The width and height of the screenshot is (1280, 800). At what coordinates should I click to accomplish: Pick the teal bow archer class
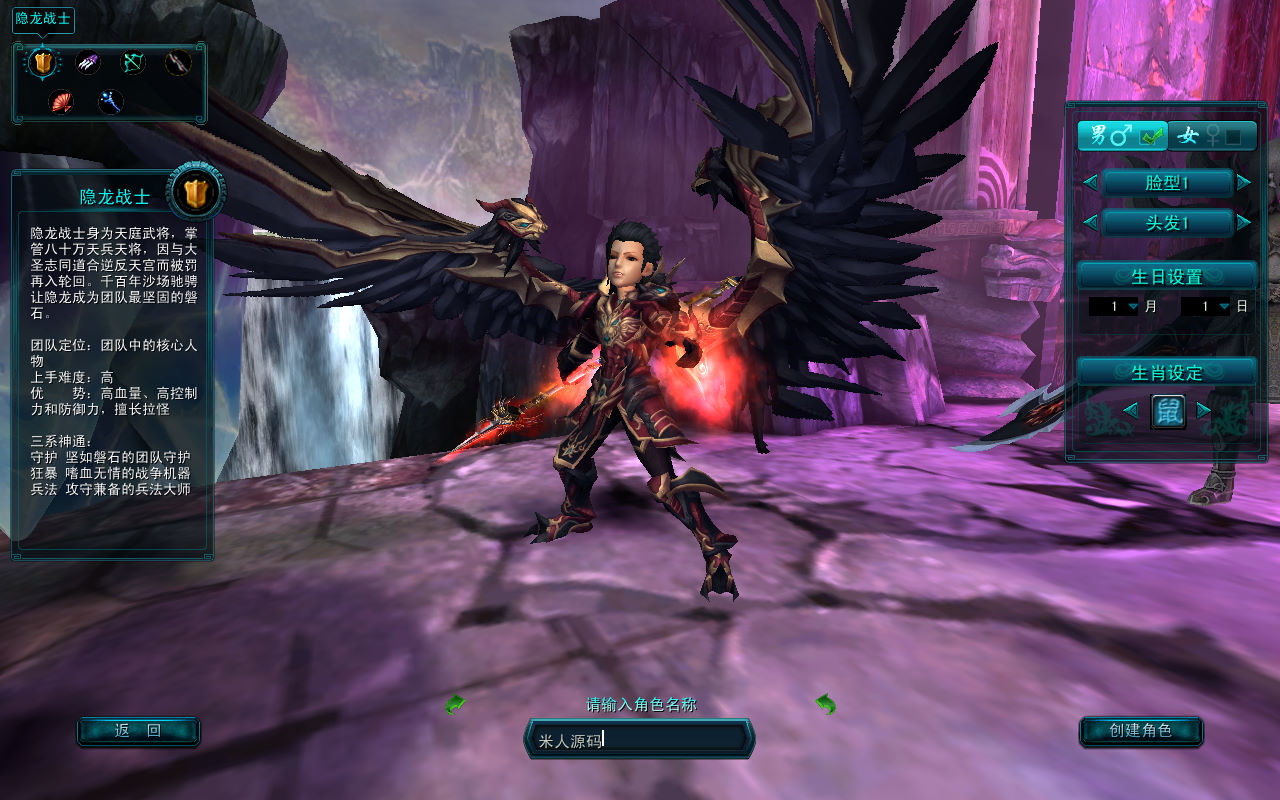pos(133,63)
